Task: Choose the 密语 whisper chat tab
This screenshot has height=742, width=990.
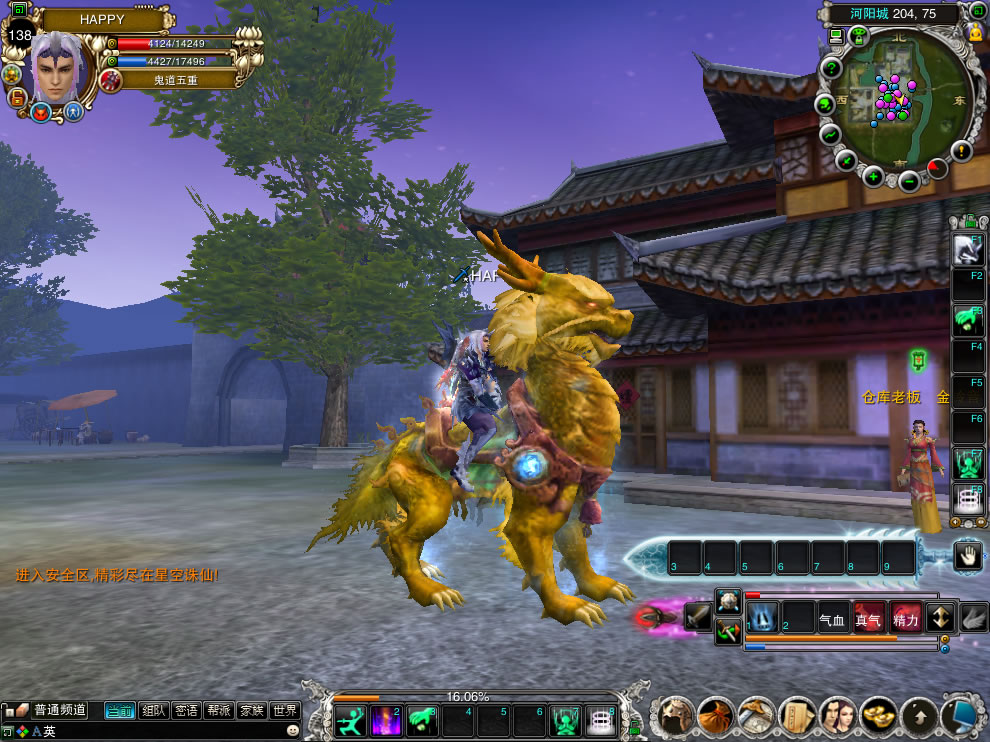Action: pyautogui.click(x=186, y=711)
